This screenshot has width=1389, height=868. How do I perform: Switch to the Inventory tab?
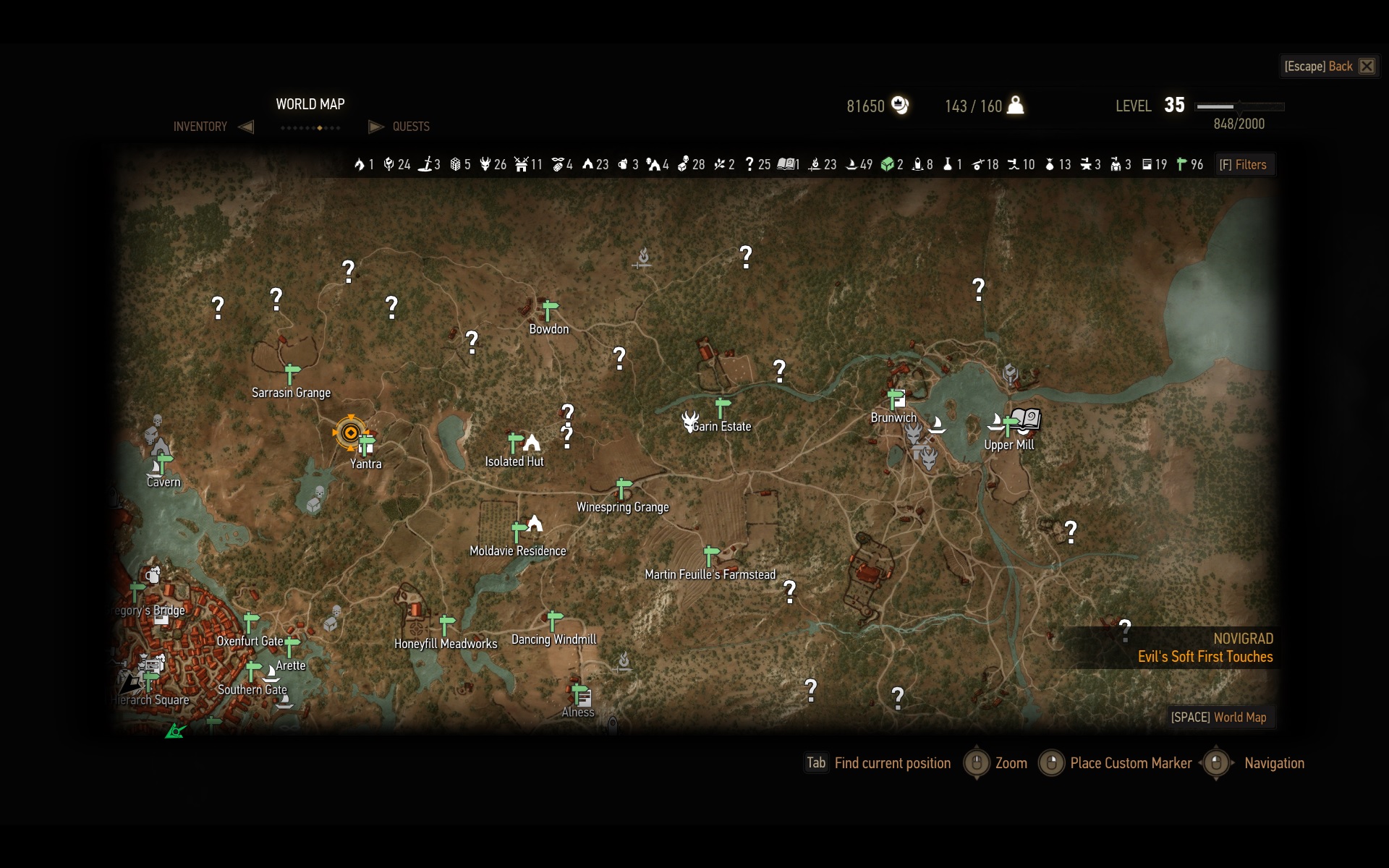tap(200, 127)
